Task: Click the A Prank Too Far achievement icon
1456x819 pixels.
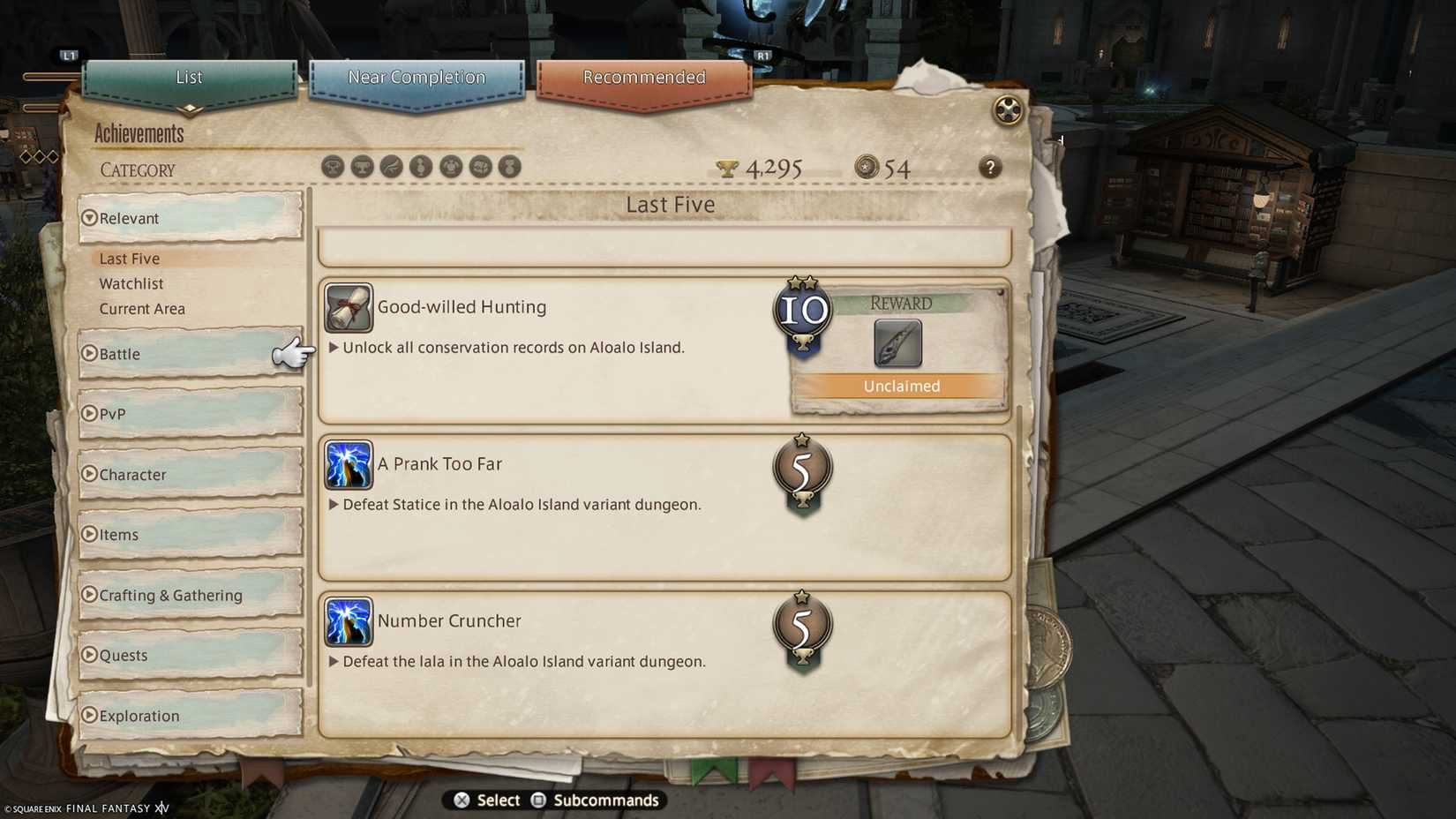Action: (348, 466)
